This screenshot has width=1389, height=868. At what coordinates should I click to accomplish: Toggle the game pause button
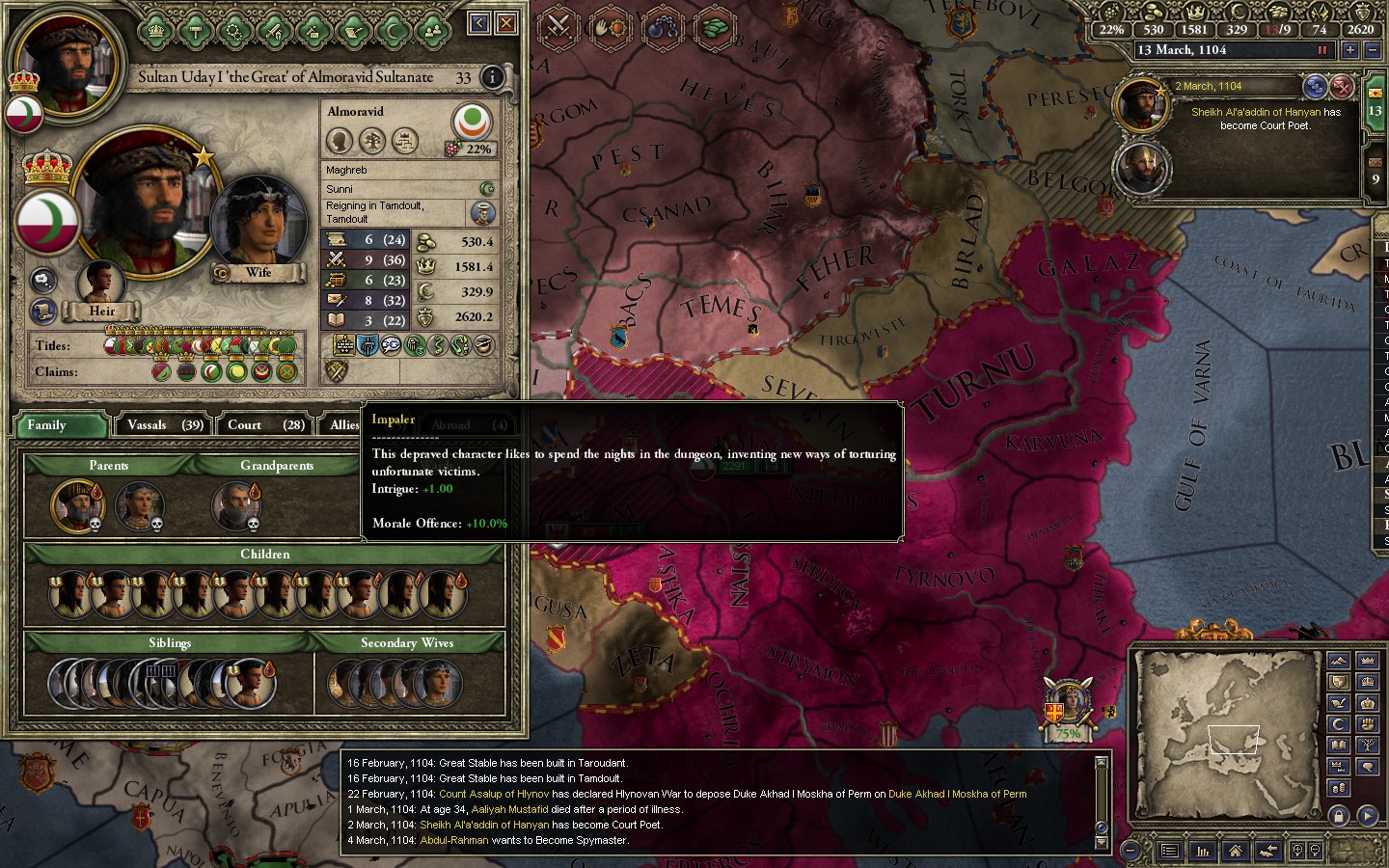pyautogui.click(x=1322, y=50)
